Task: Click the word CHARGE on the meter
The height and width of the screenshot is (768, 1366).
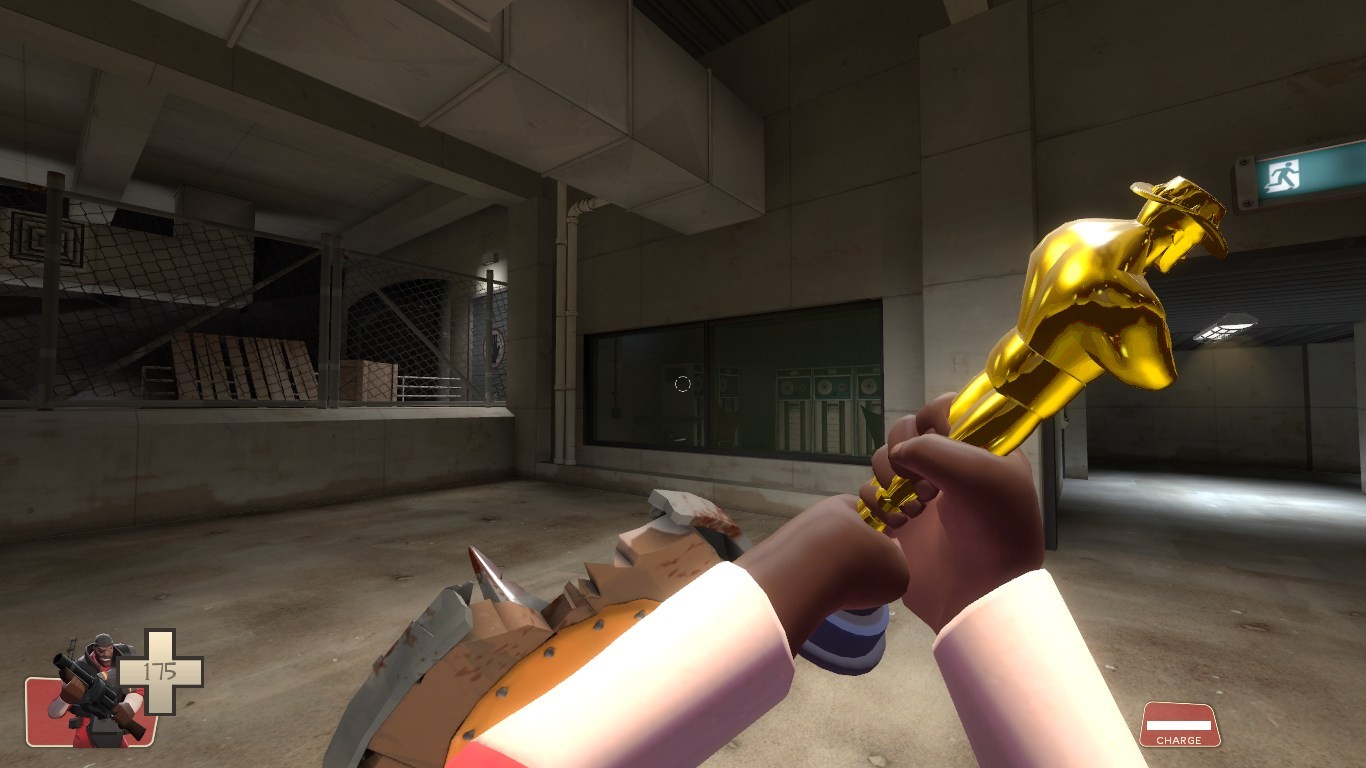Action: [x=1180, y=742]
